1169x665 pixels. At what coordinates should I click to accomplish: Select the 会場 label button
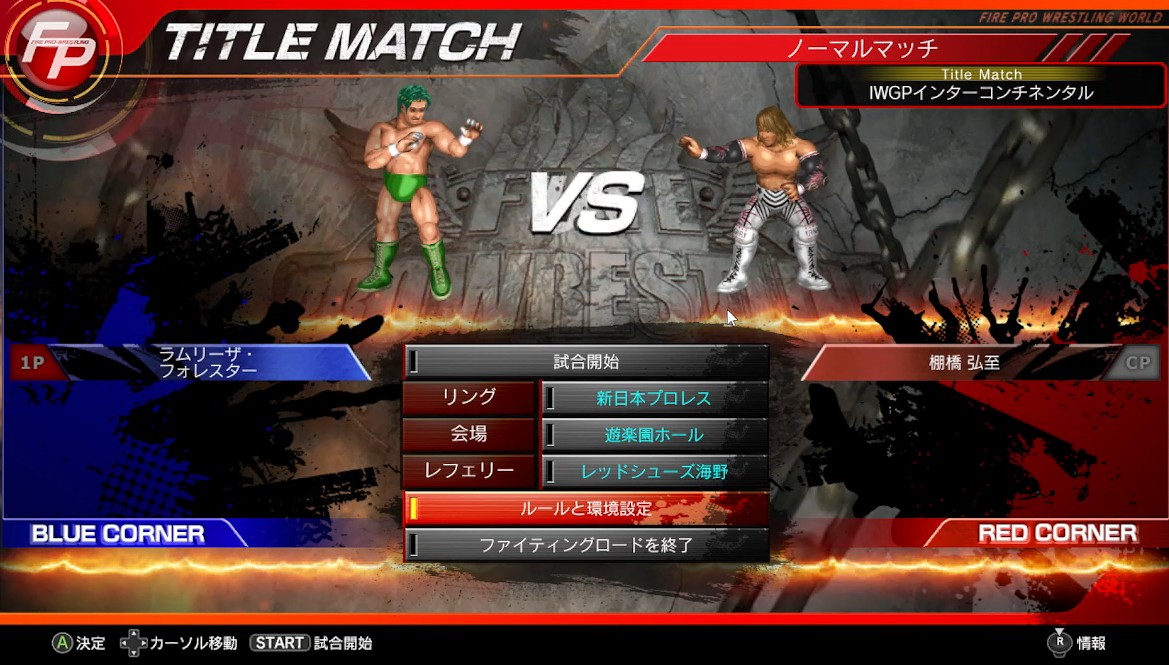click(469, 435)
